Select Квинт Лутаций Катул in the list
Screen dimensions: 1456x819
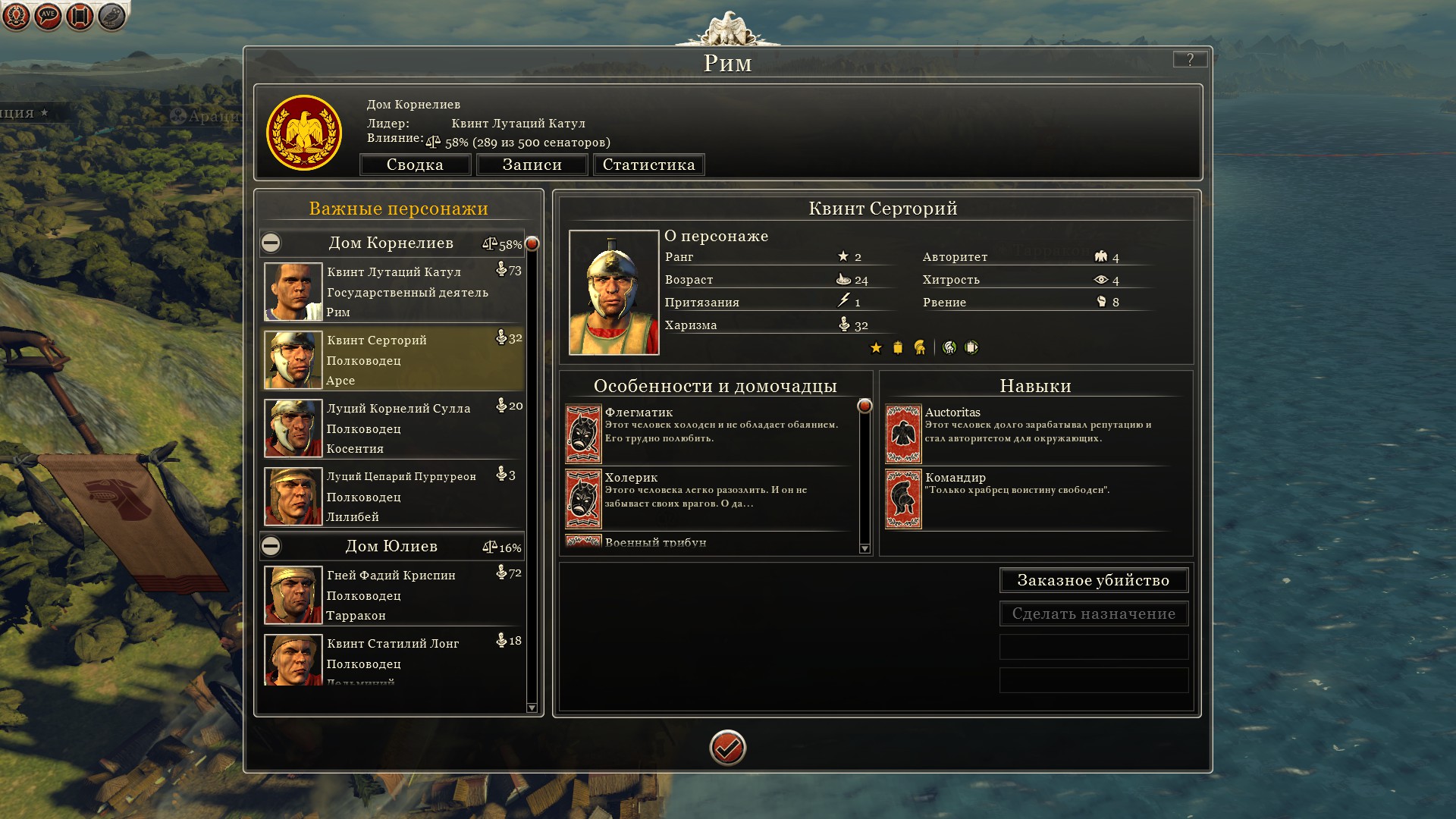coord(394,292)
